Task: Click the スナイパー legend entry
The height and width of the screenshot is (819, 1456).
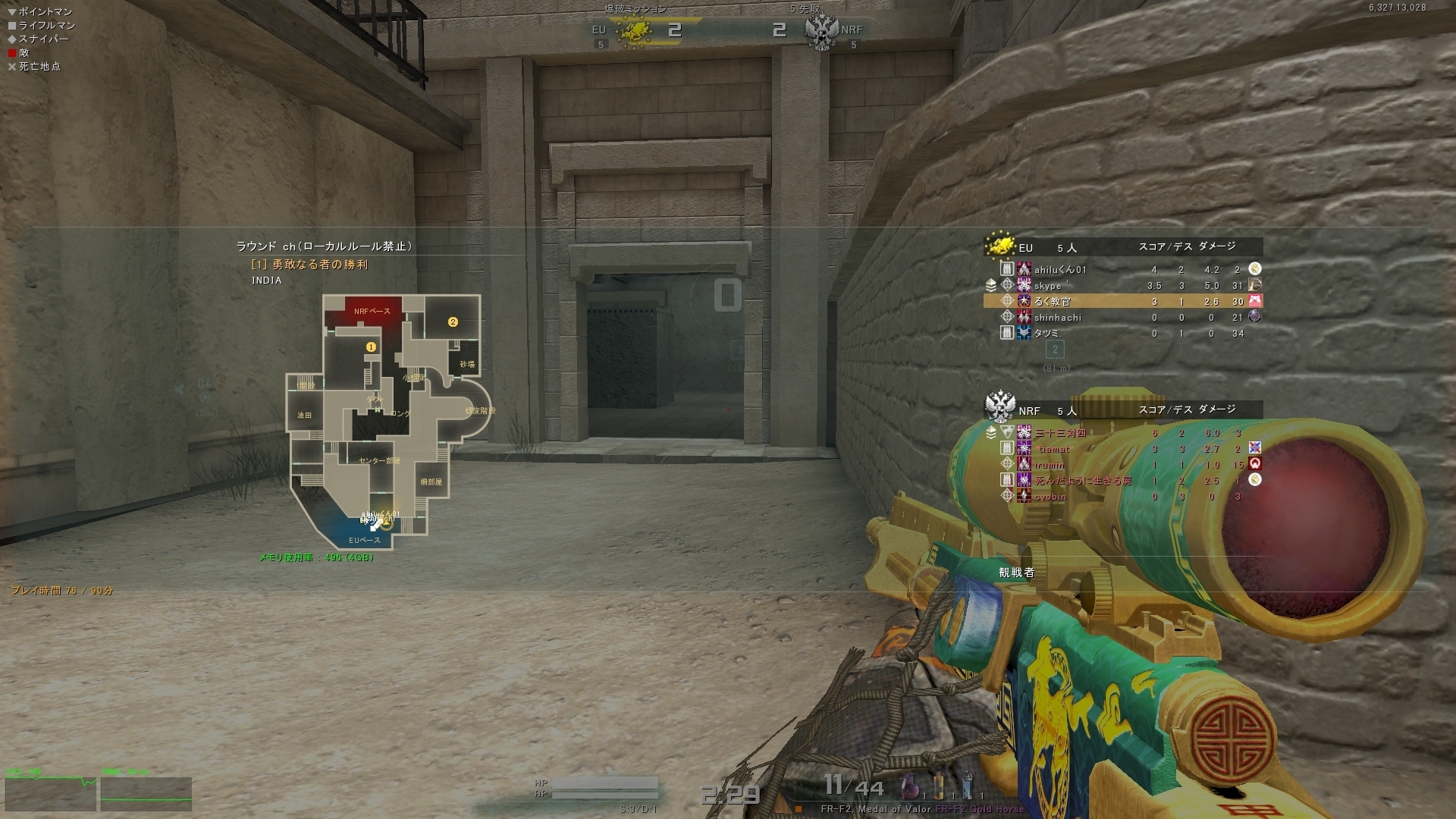Action: coord(43,39)
